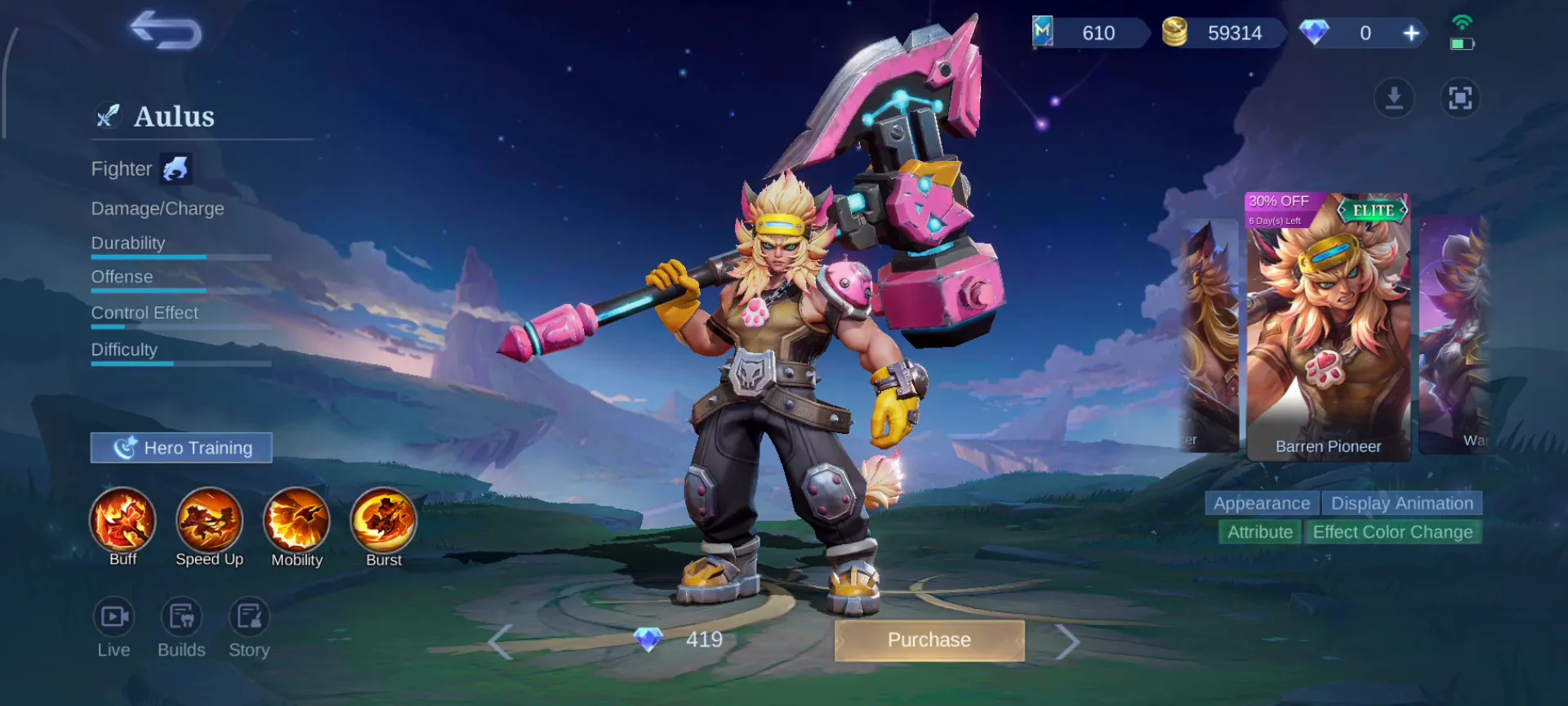The image size is (1568, 706).
Task: Open Hero Training
Action: coord(181,448)
